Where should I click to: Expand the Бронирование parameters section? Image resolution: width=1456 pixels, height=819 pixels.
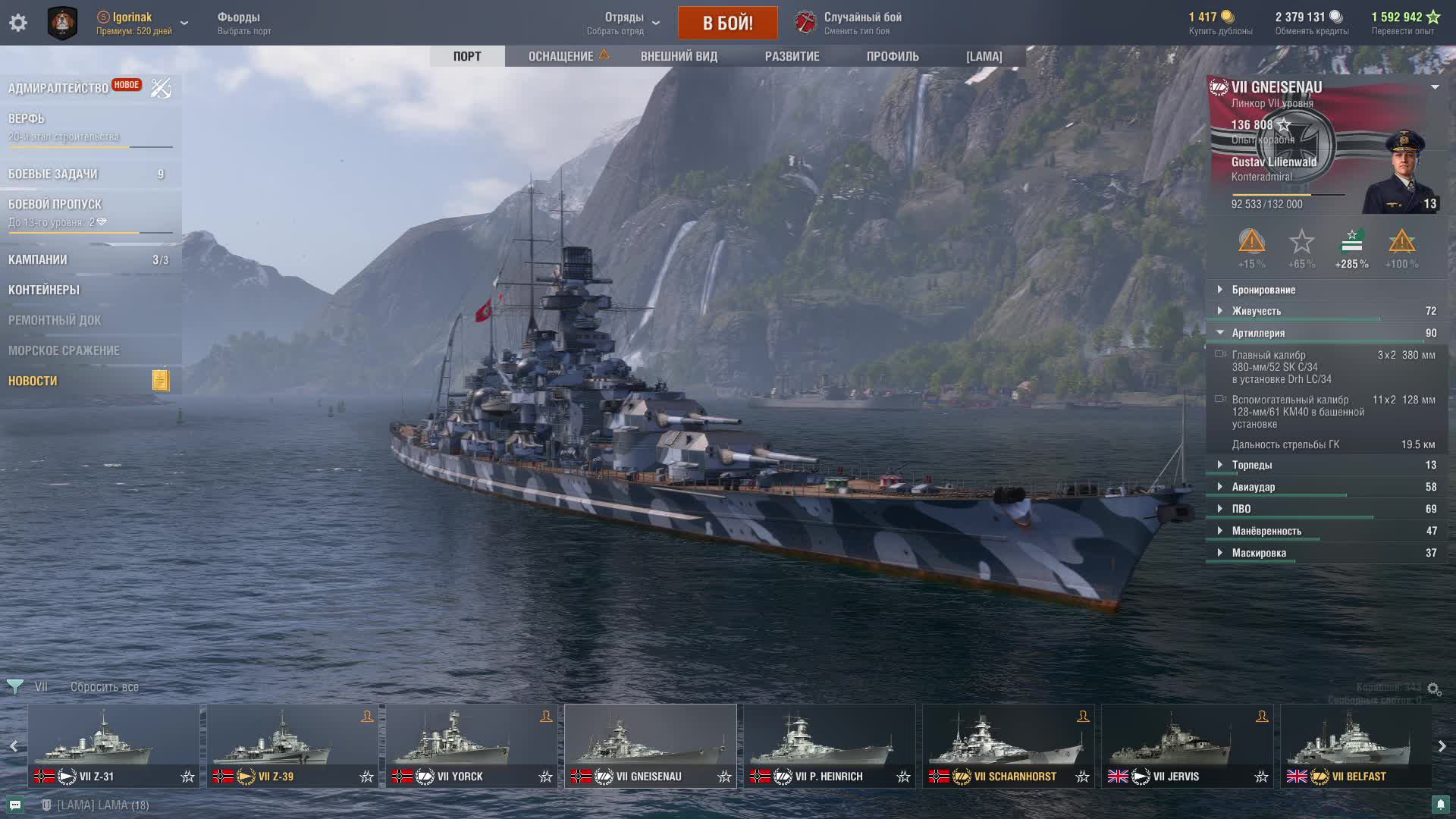1263,290
